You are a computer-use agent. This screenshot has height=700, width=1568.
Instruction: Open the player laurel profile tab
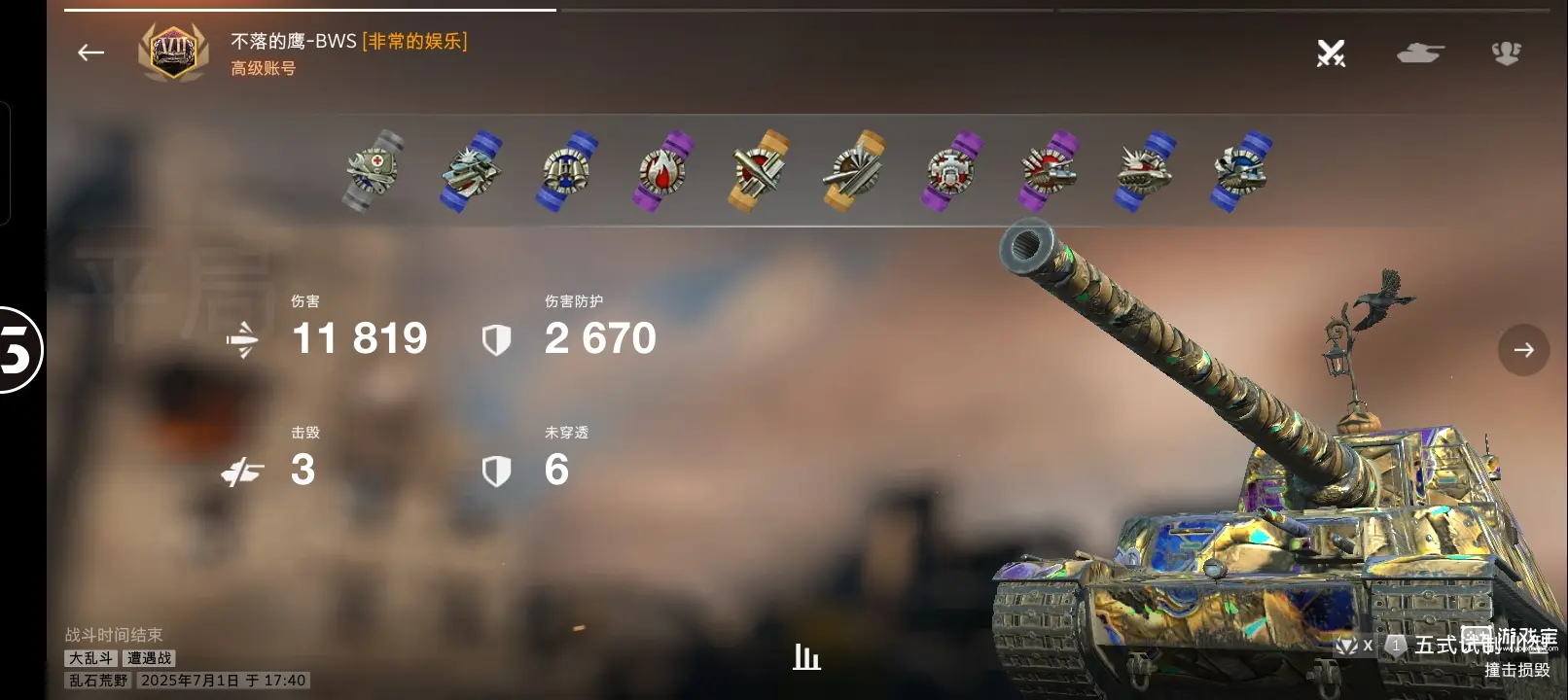[x=1506, y=53]
